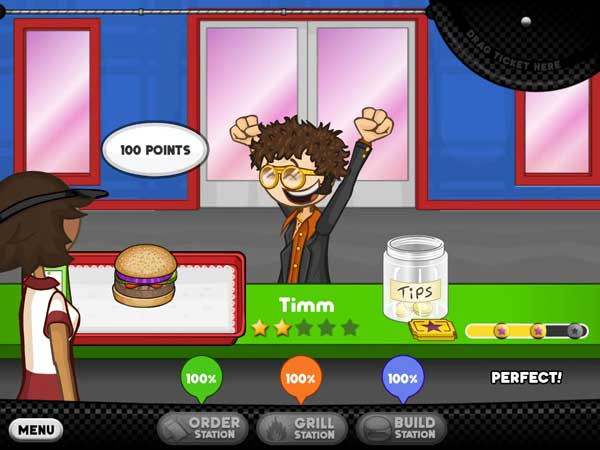Switch to the Grill Station
The image size is (600, 450).
(x=302, y=428)
